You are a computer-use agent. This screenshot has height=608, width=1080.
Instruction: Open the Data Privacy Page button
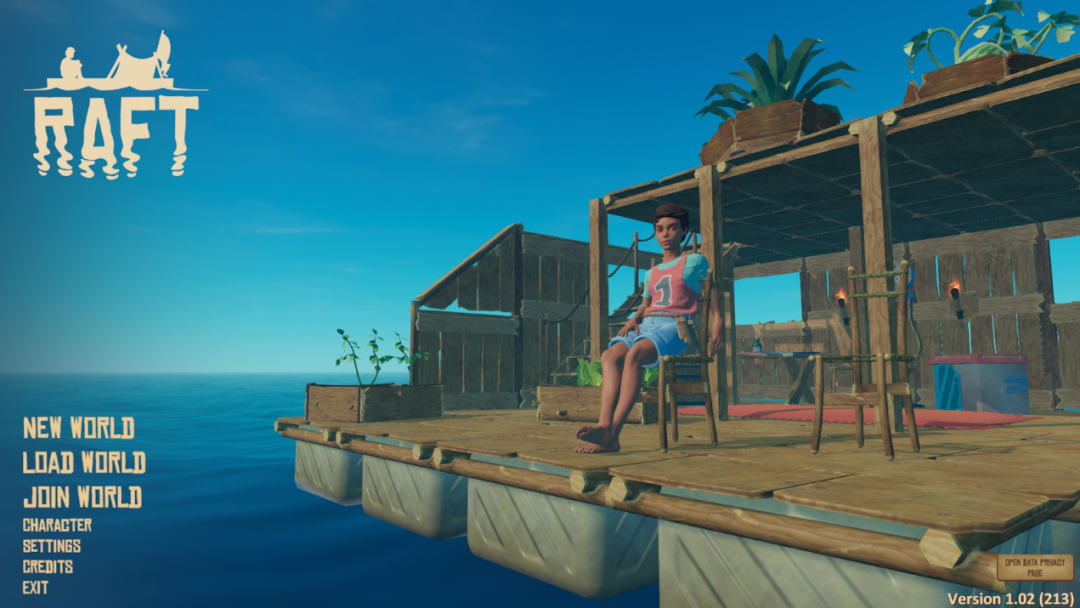click(x=1034, y=568)
